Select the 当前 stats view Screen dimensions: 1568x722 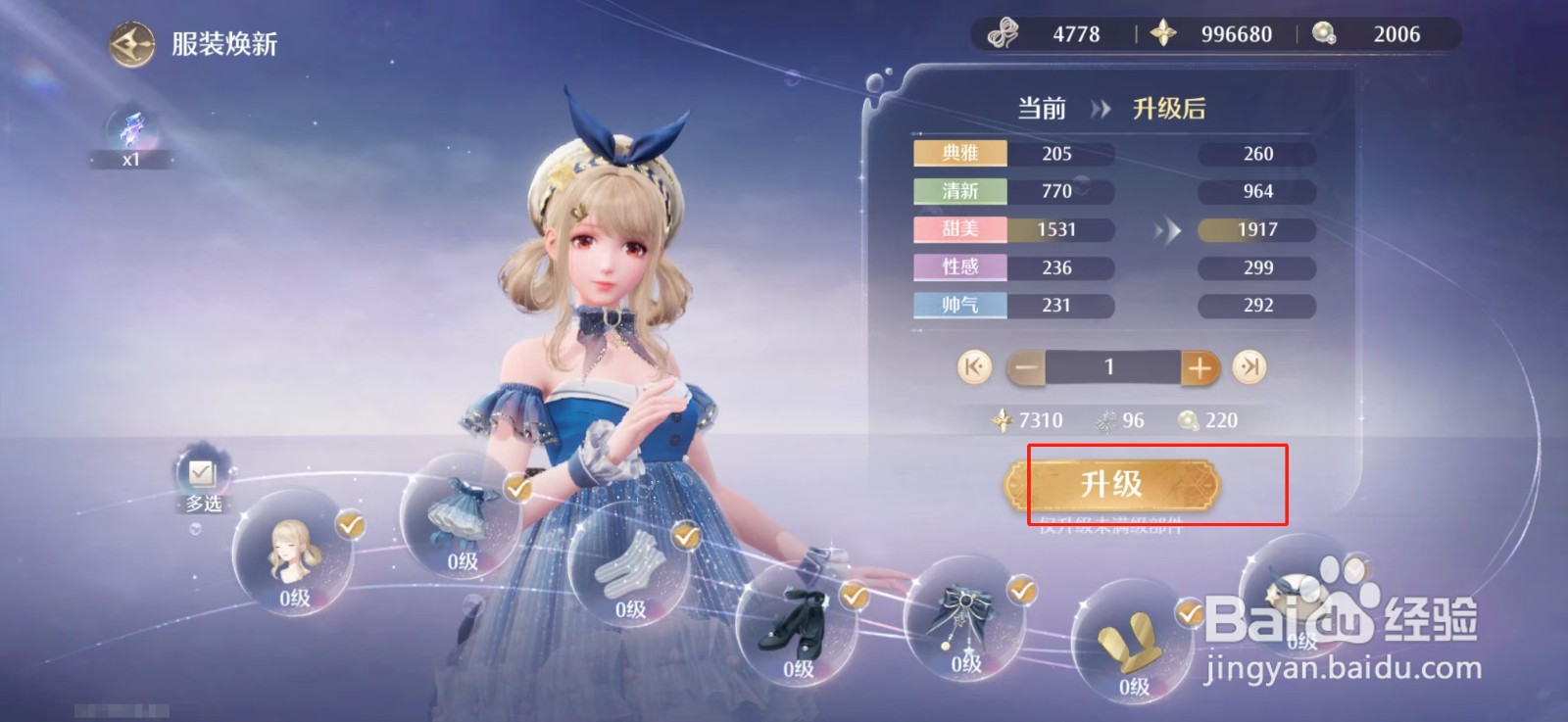[1043, 108]
